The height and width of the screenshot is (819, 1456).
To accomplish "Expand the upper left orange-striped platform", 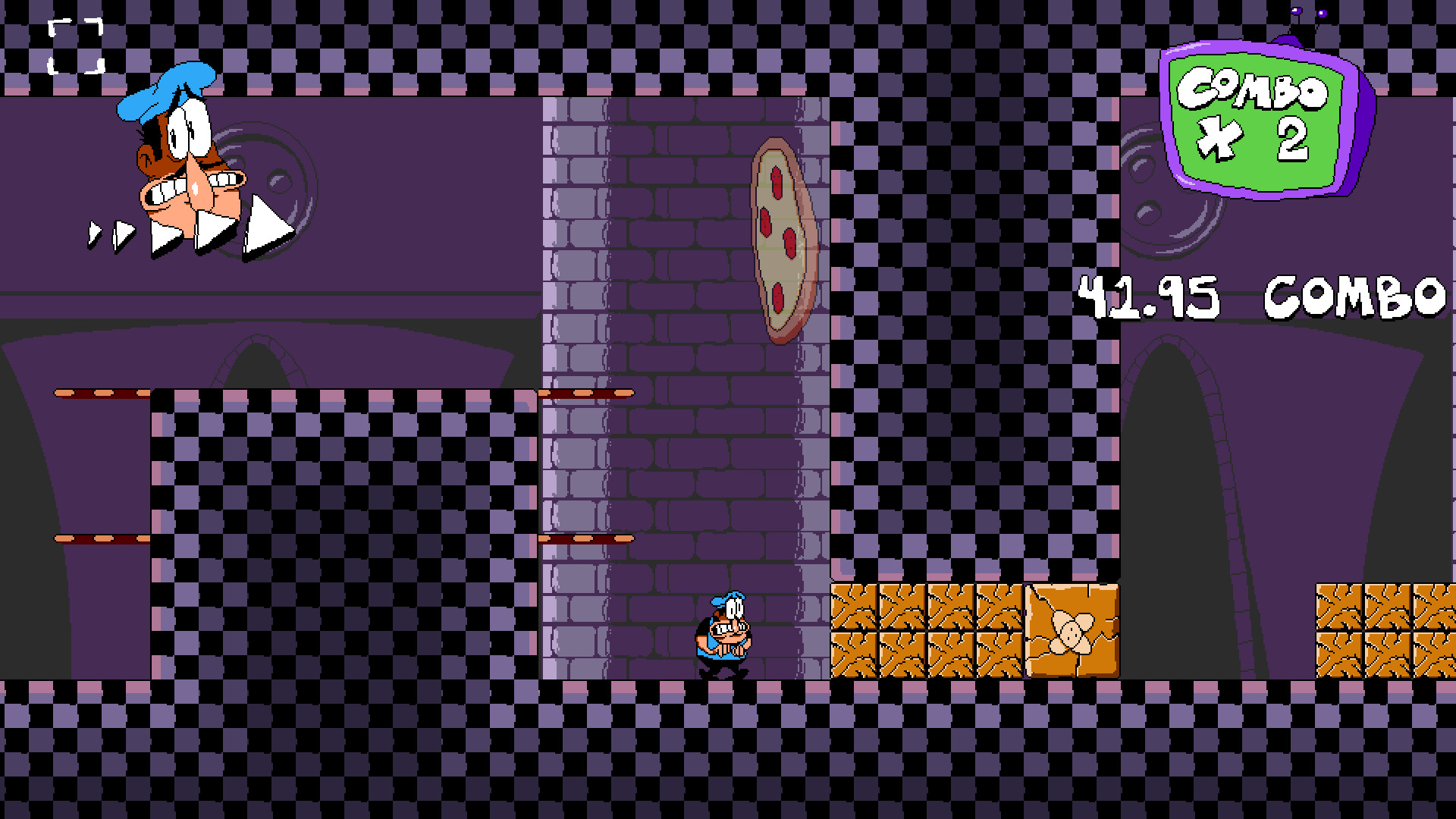I will 102,391.
